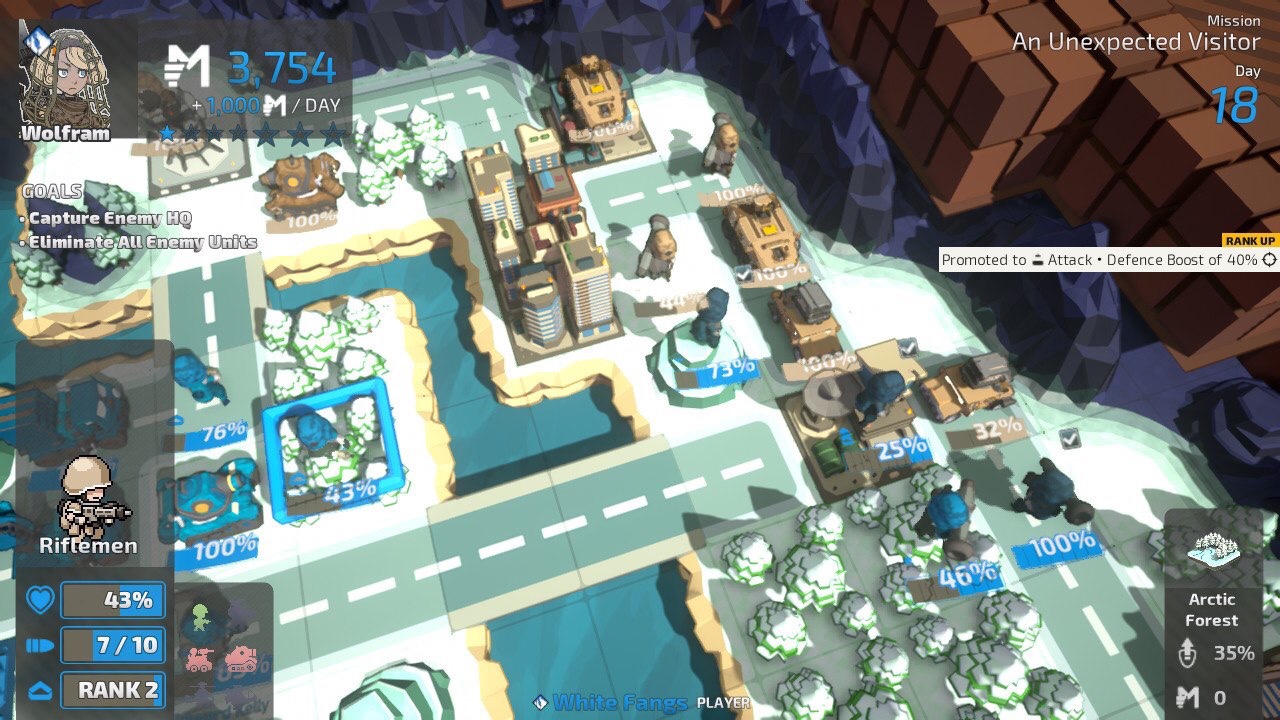Select the blue unit at 25% on the building

pos(878,402)
